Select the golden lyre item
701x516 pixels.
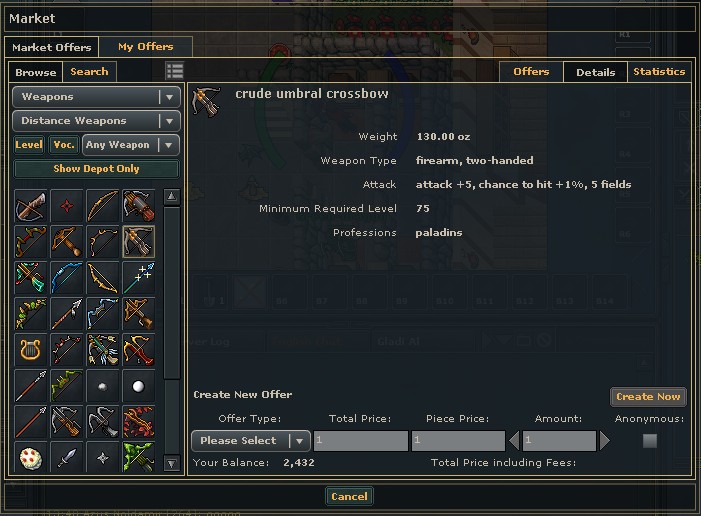pos(30,350)
